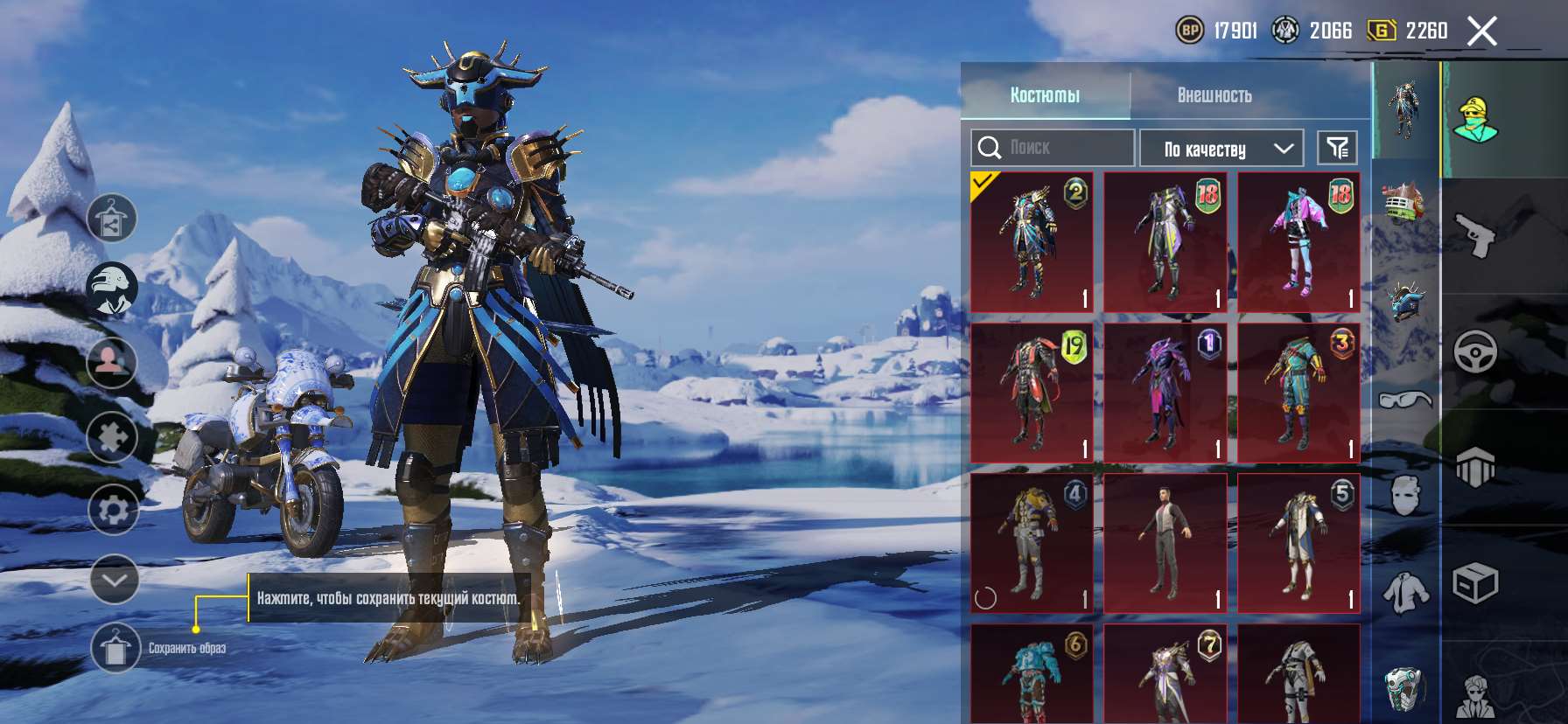This screenshot has width=1568, height=724.
Task: Click the share outfit hanger icon
Action: click(x=112, y=218)
